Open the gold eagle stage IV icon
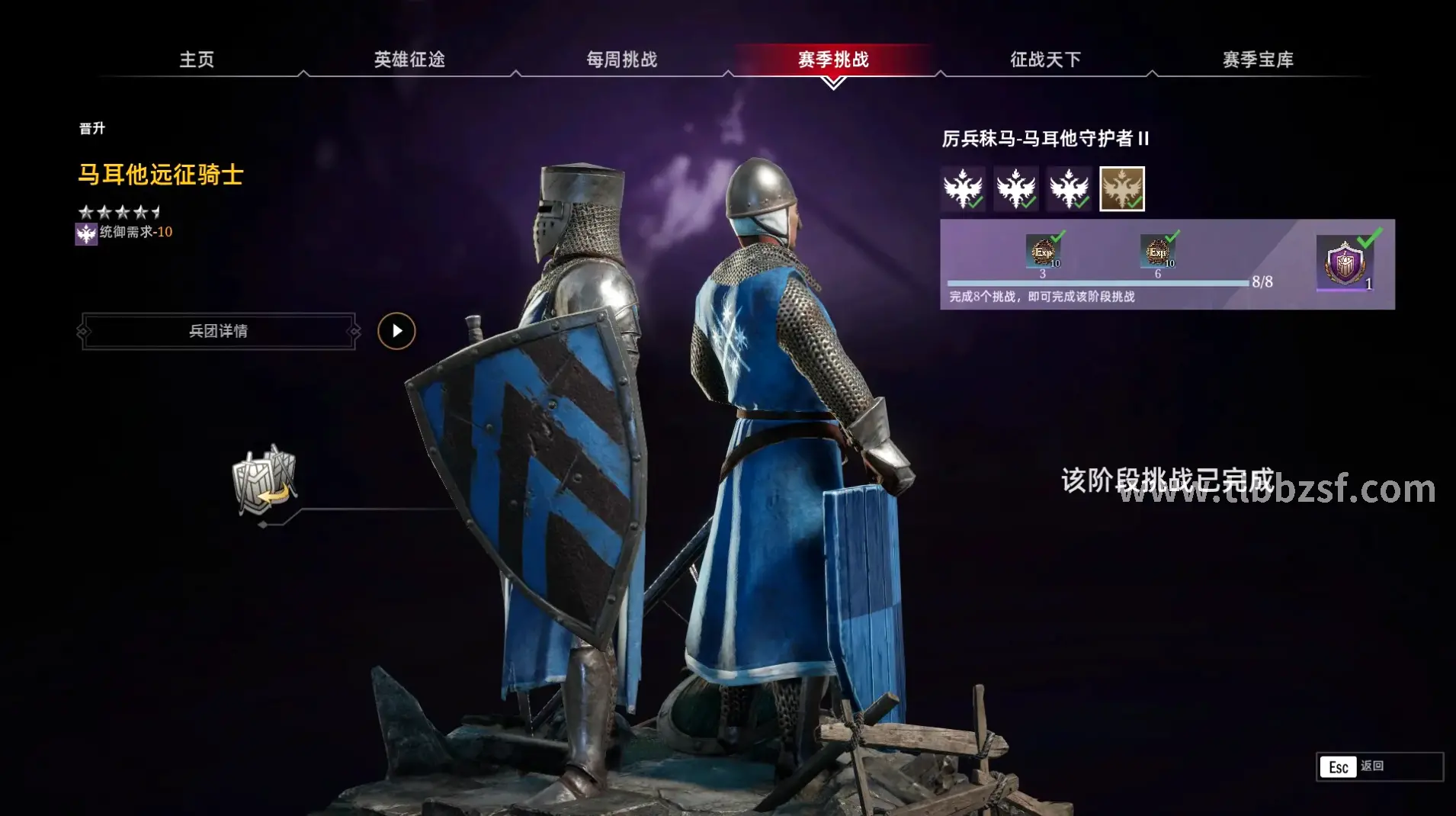This screenshot has width=1456, height=816. coord(1122,188)
